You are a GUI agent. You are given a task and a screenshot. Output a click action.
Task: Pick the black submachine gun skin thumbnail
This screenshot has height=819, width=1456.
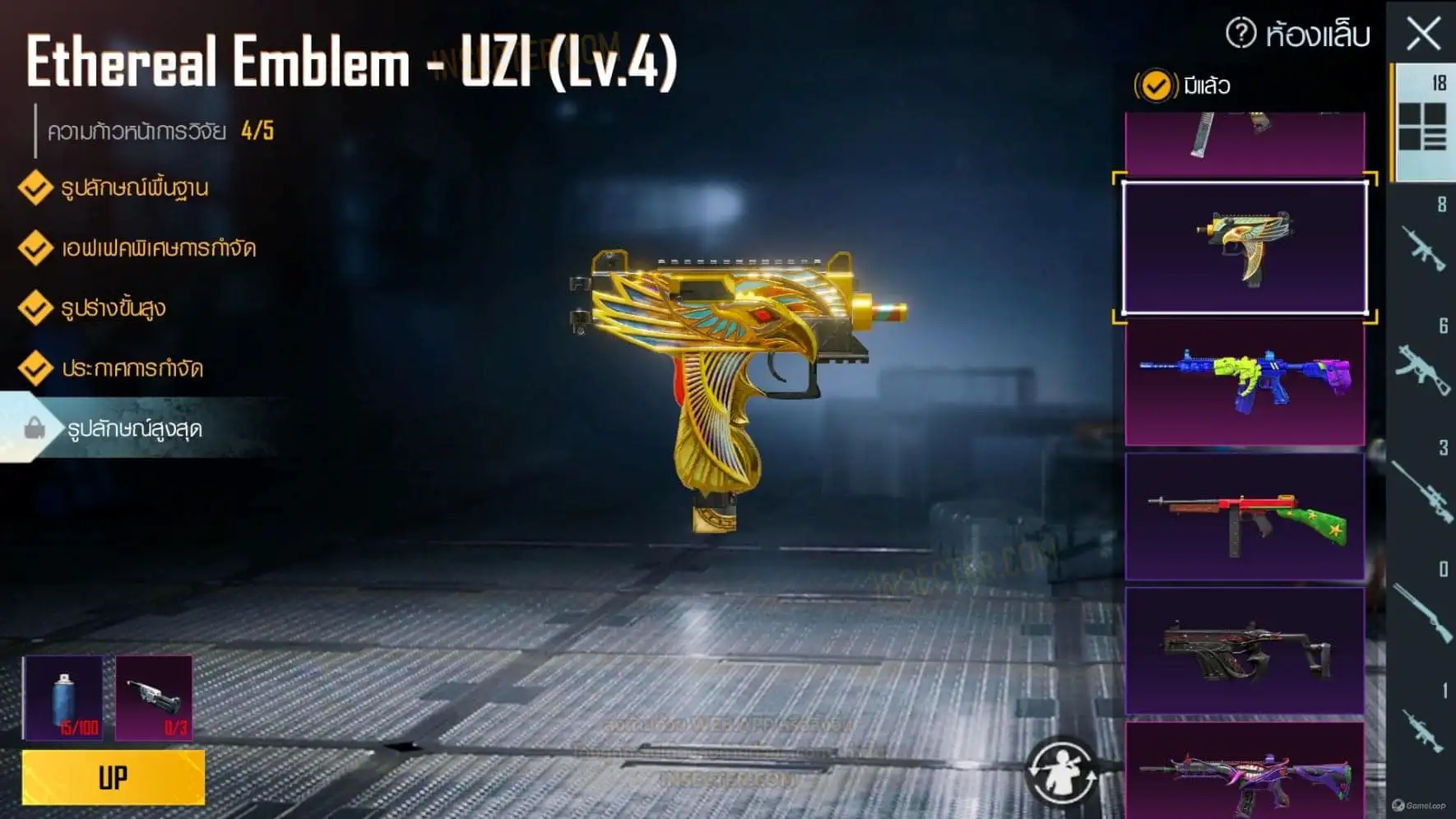click(1245, 650)
